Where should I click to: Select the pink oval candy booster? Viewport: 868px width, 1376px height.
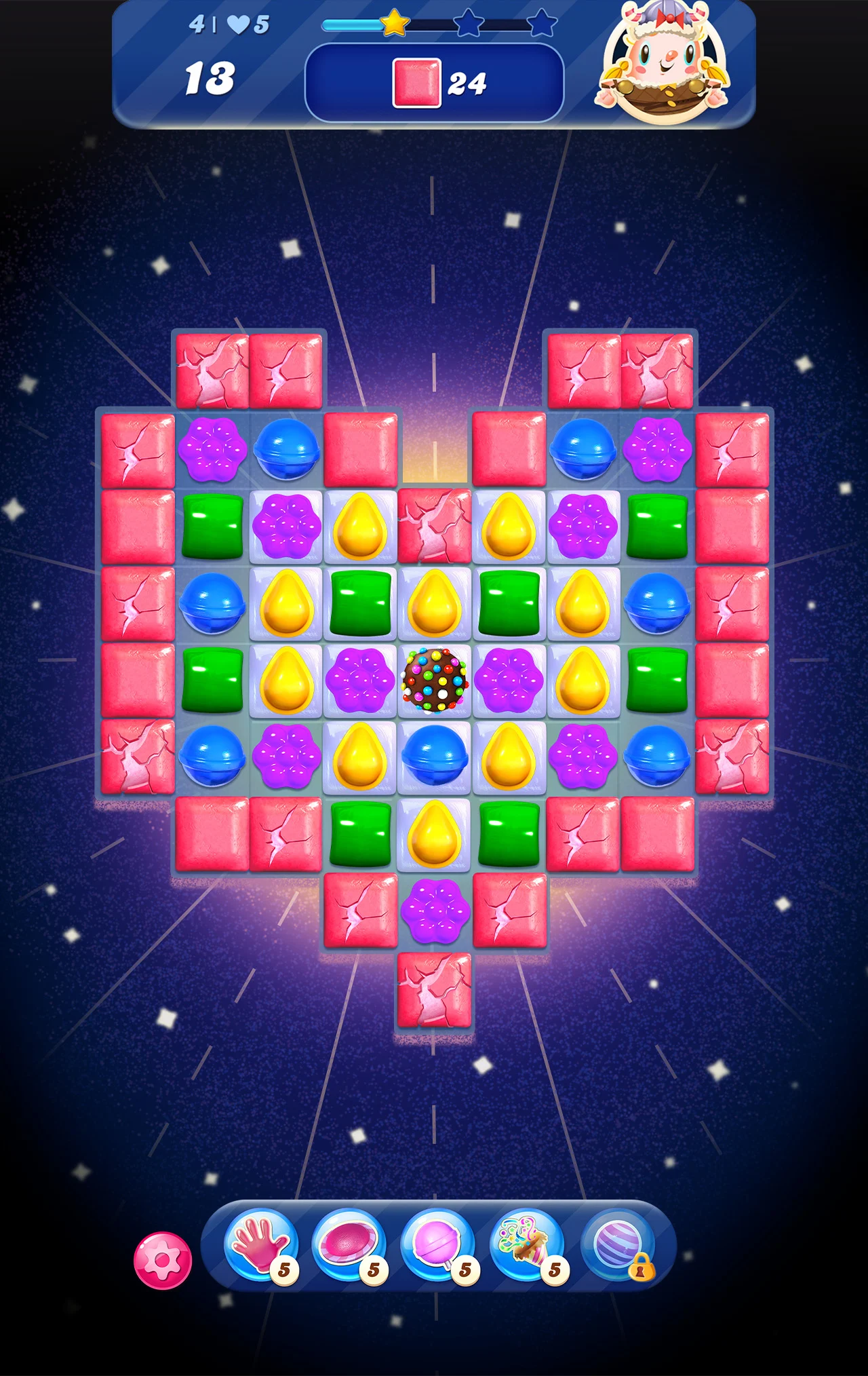tap(349, 1246)
